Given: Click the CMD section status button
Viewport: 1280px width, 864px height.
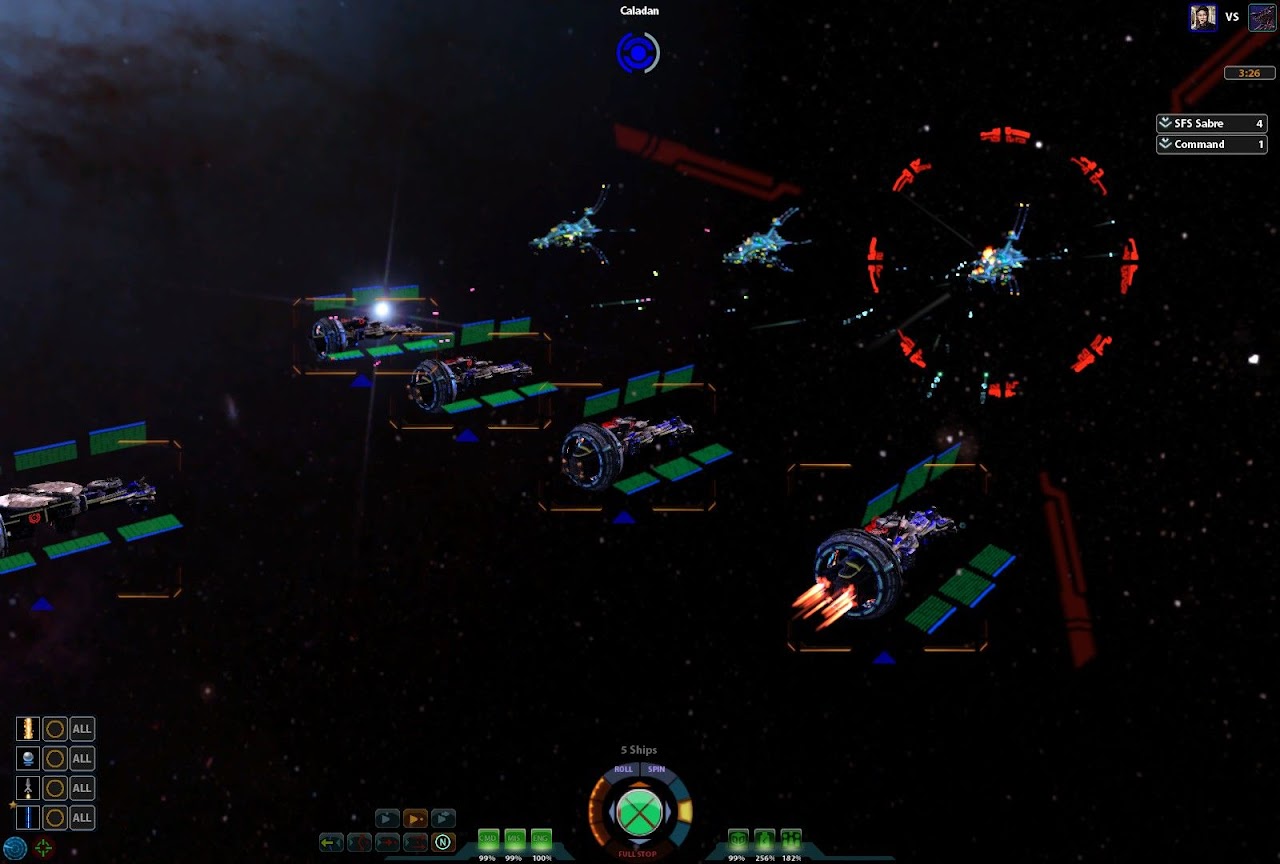Looking at the screenshot, I should 488,839.
